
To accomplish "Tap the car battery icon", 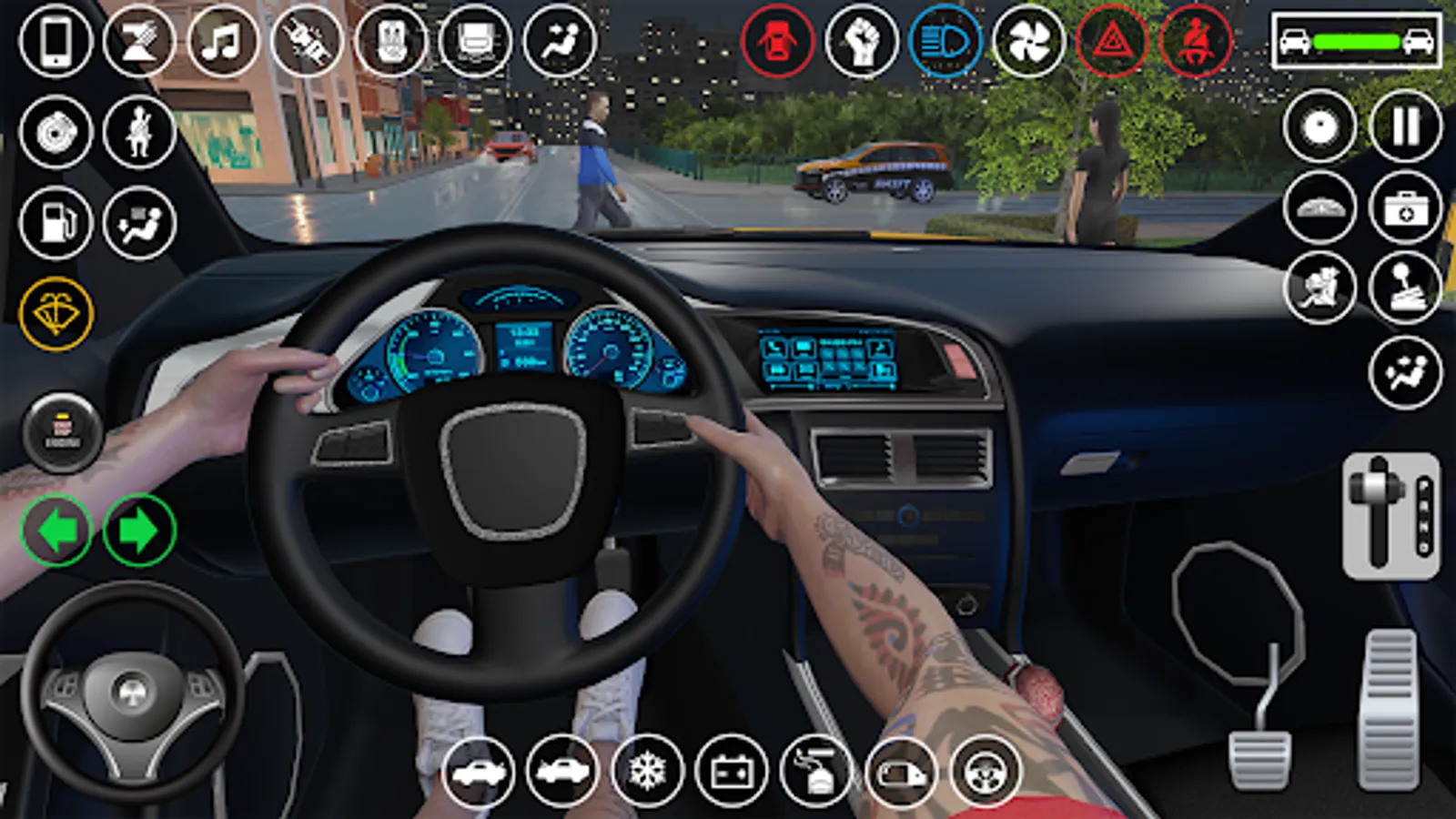I will tap(732, 772).
